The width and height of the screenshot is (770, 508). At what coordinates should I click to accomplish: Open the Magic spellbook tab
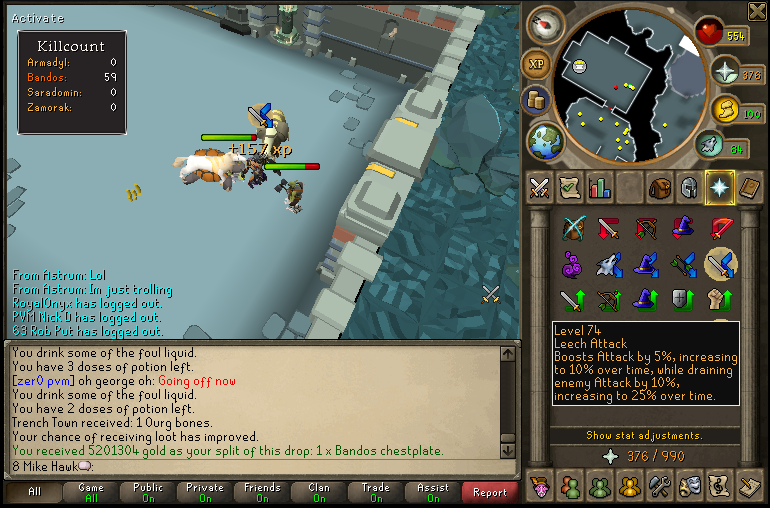point(749,187)
